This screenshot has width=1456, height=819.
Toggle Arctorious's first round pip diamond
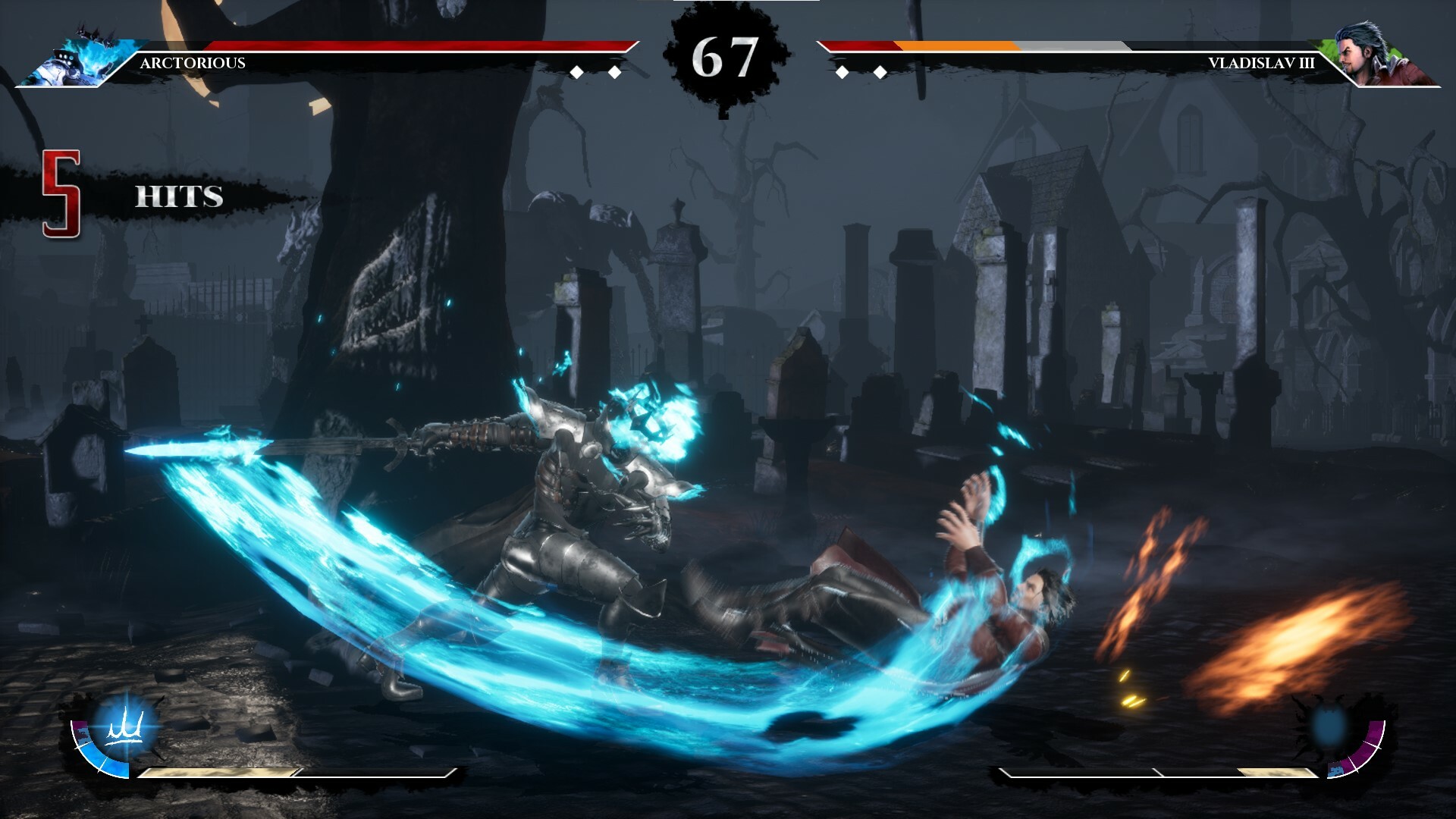point(578,73)
